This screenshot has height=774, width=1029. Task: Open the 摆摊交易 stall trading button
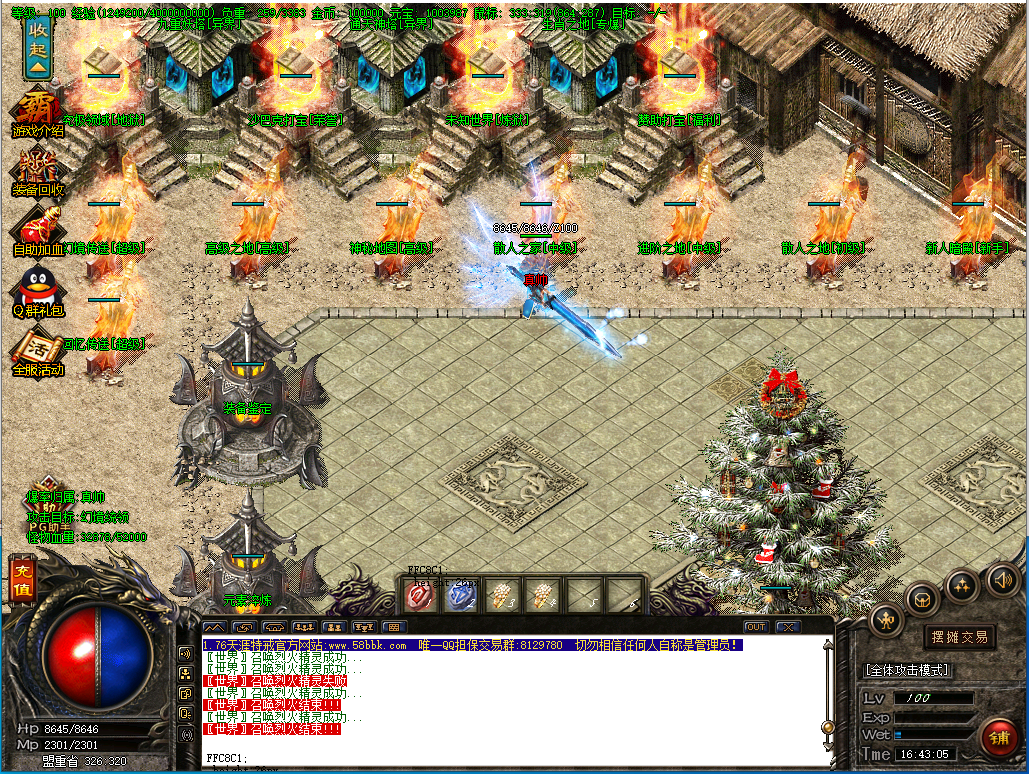(959, 636)
